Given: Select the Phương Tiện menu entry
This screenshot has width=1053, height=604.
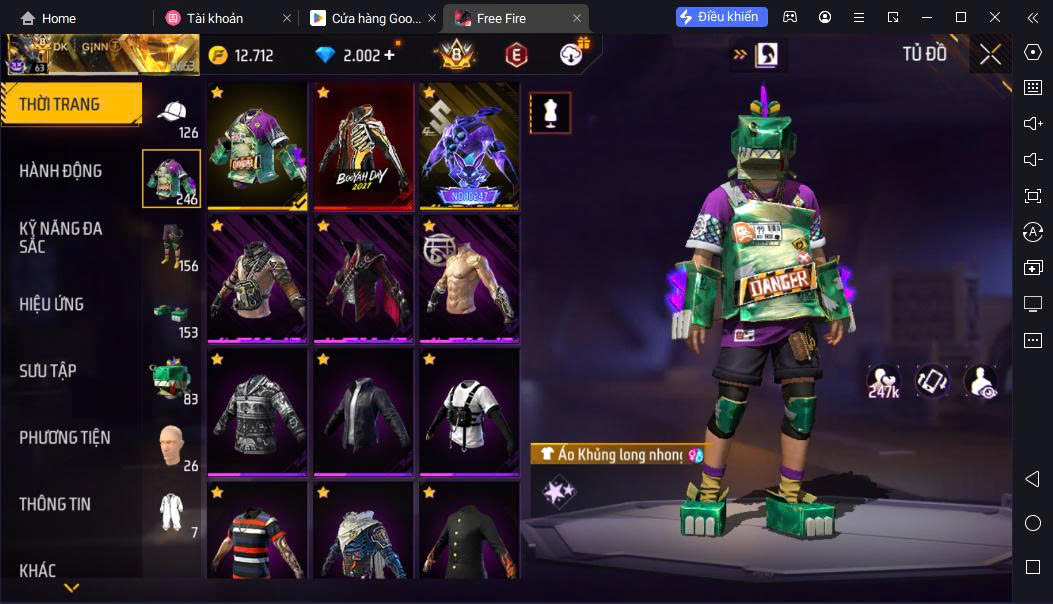Looking at the screenshot, I should [65, 438].
